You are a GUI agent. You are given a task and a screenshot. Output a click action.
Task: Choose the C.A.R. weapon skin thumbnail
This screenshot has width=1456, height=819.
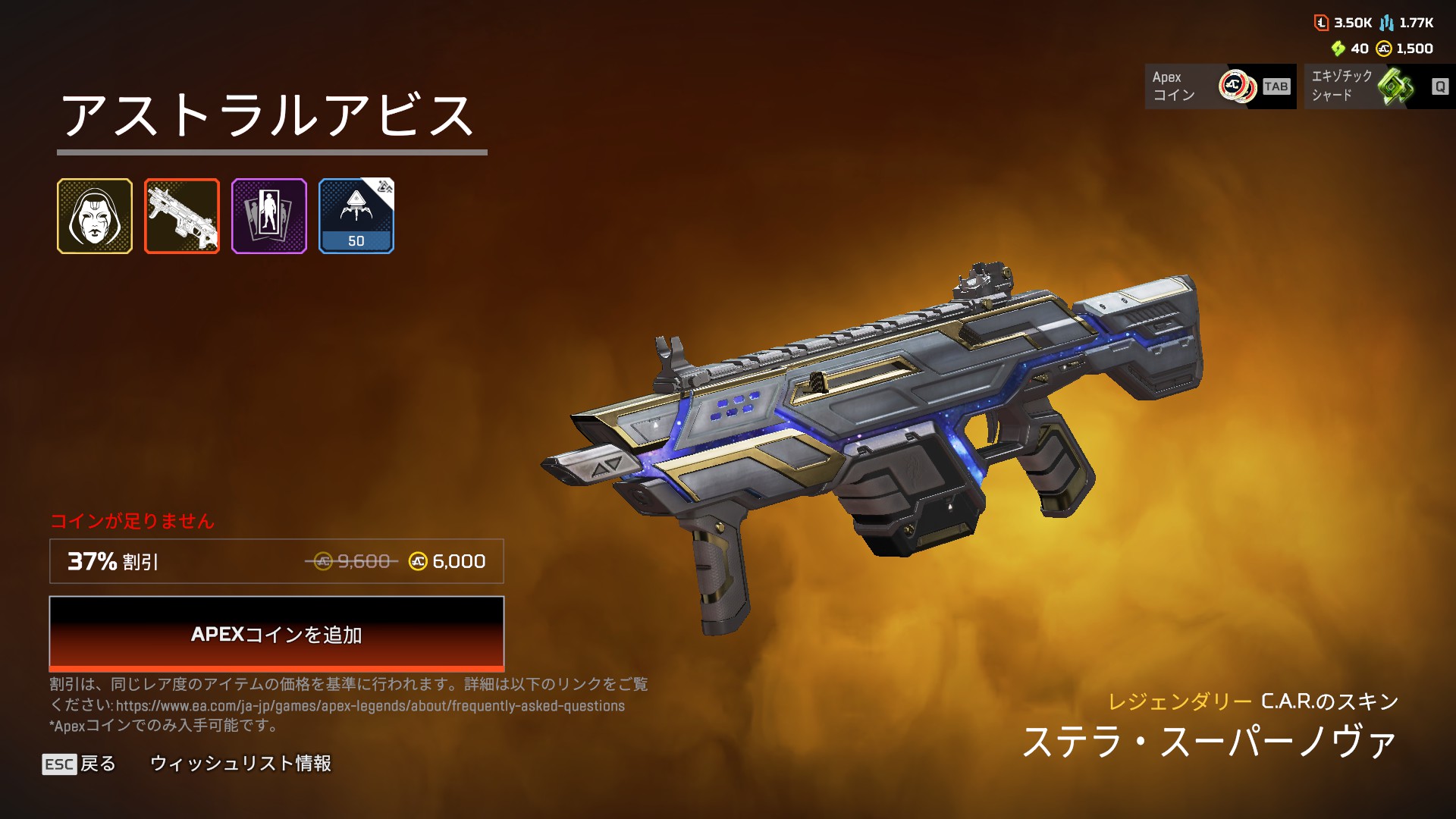(x=182, y=216)
